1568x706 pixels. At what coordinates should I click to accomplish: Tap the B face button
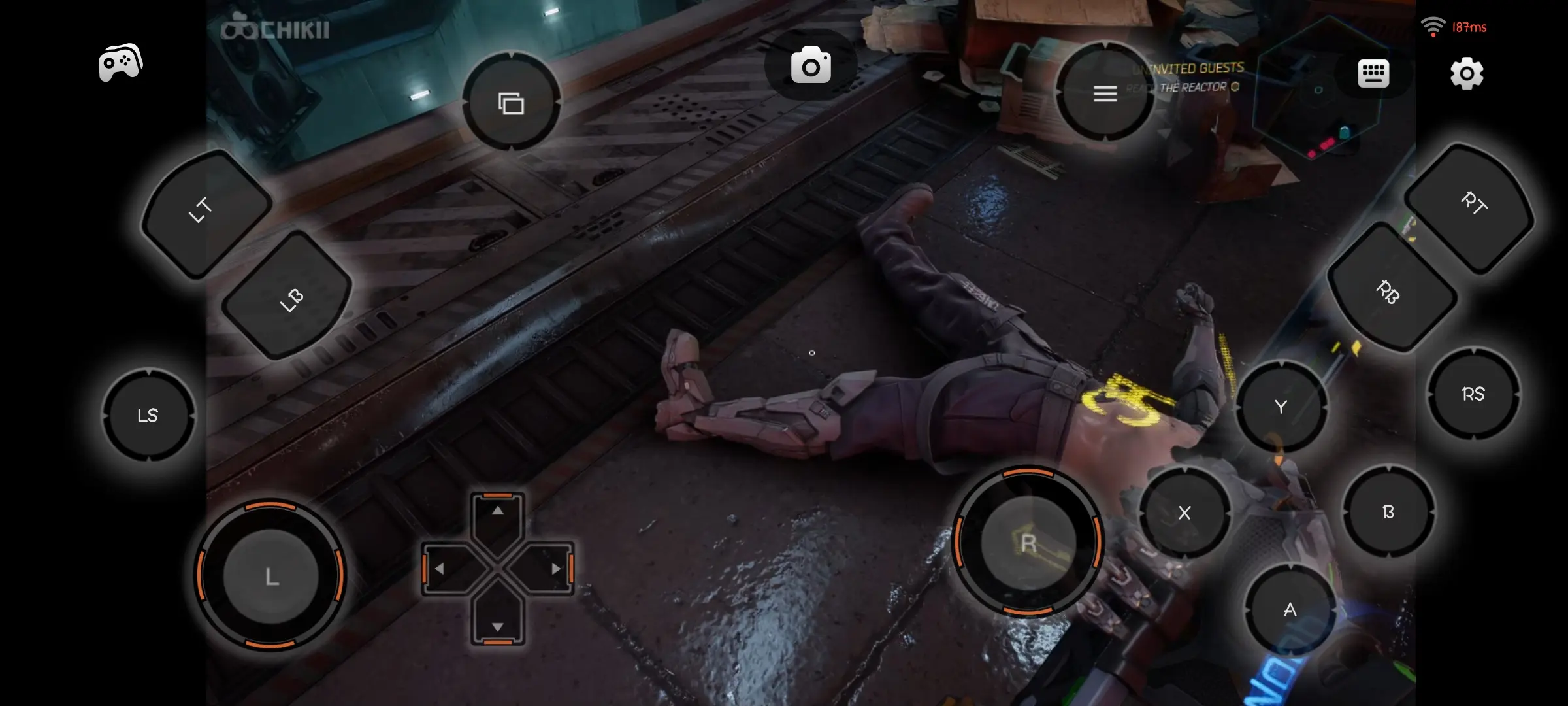1388,512
